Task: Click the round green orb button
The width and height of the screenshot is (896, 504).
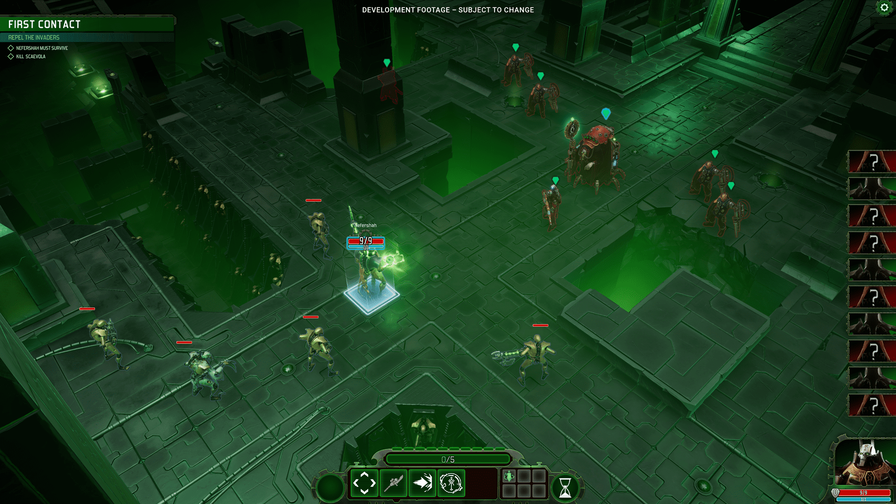Action: (x=329, y=488)
